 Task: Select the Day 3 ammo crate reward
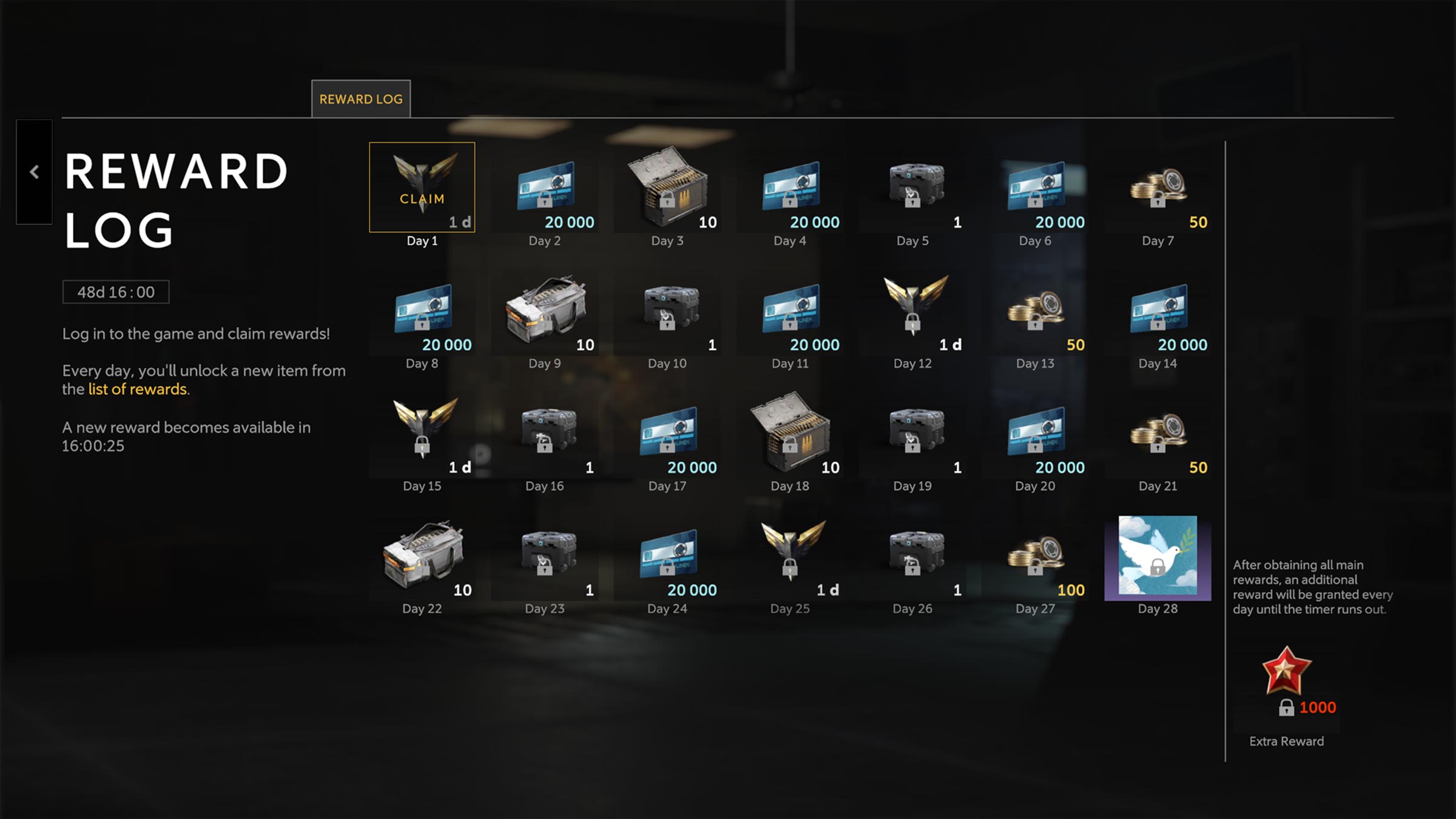667,188
